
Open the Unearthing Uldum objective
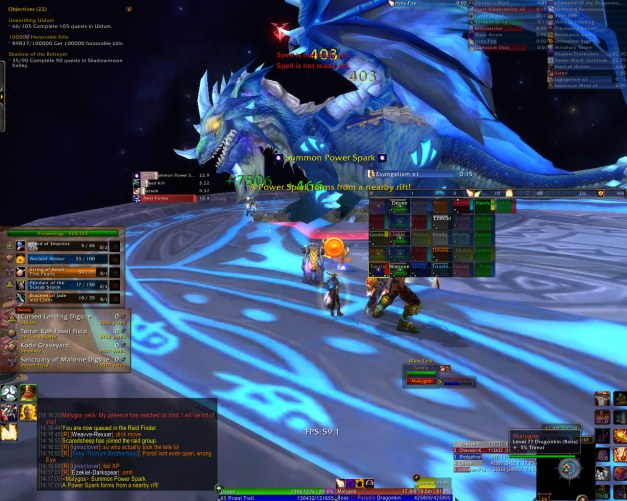32,19
